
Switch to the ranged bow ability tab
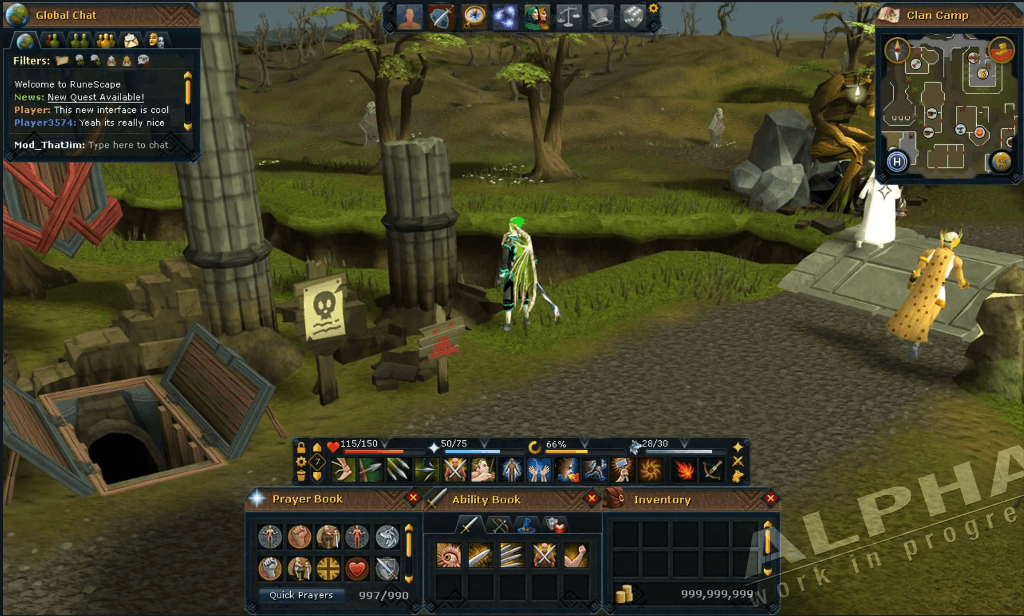tap(498, 526)
